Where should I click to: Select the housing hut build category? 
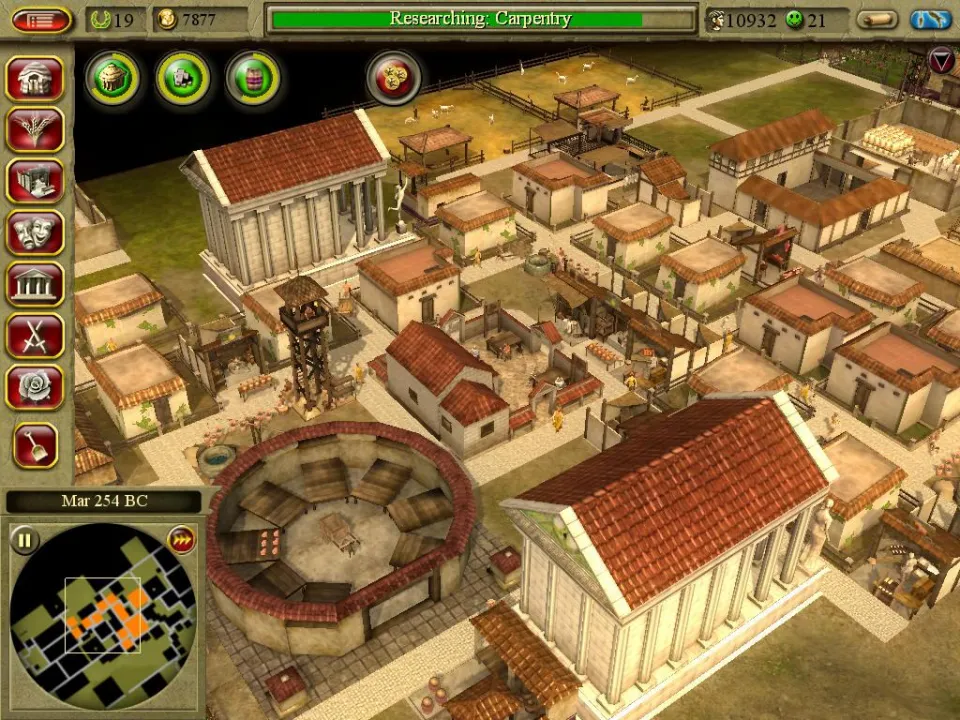coord(35,78)
